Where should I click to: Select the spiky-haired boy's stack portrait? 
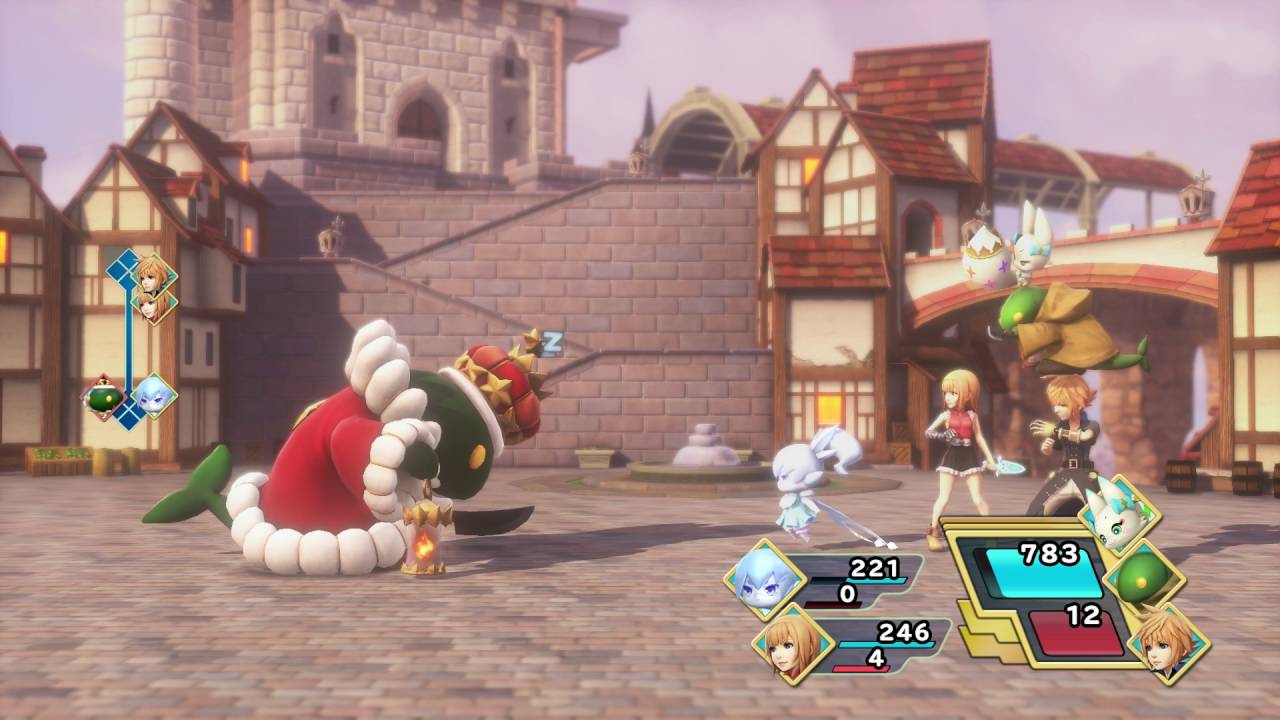coord(1169,643)
